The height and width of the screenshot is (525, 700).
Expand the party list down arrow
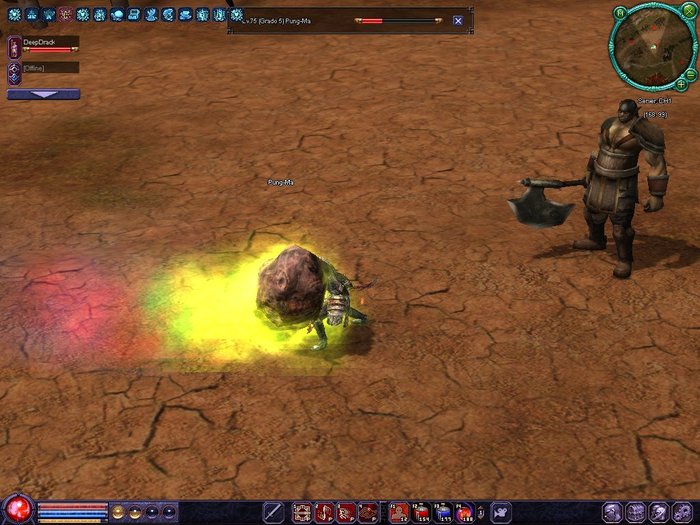[43, 94]
